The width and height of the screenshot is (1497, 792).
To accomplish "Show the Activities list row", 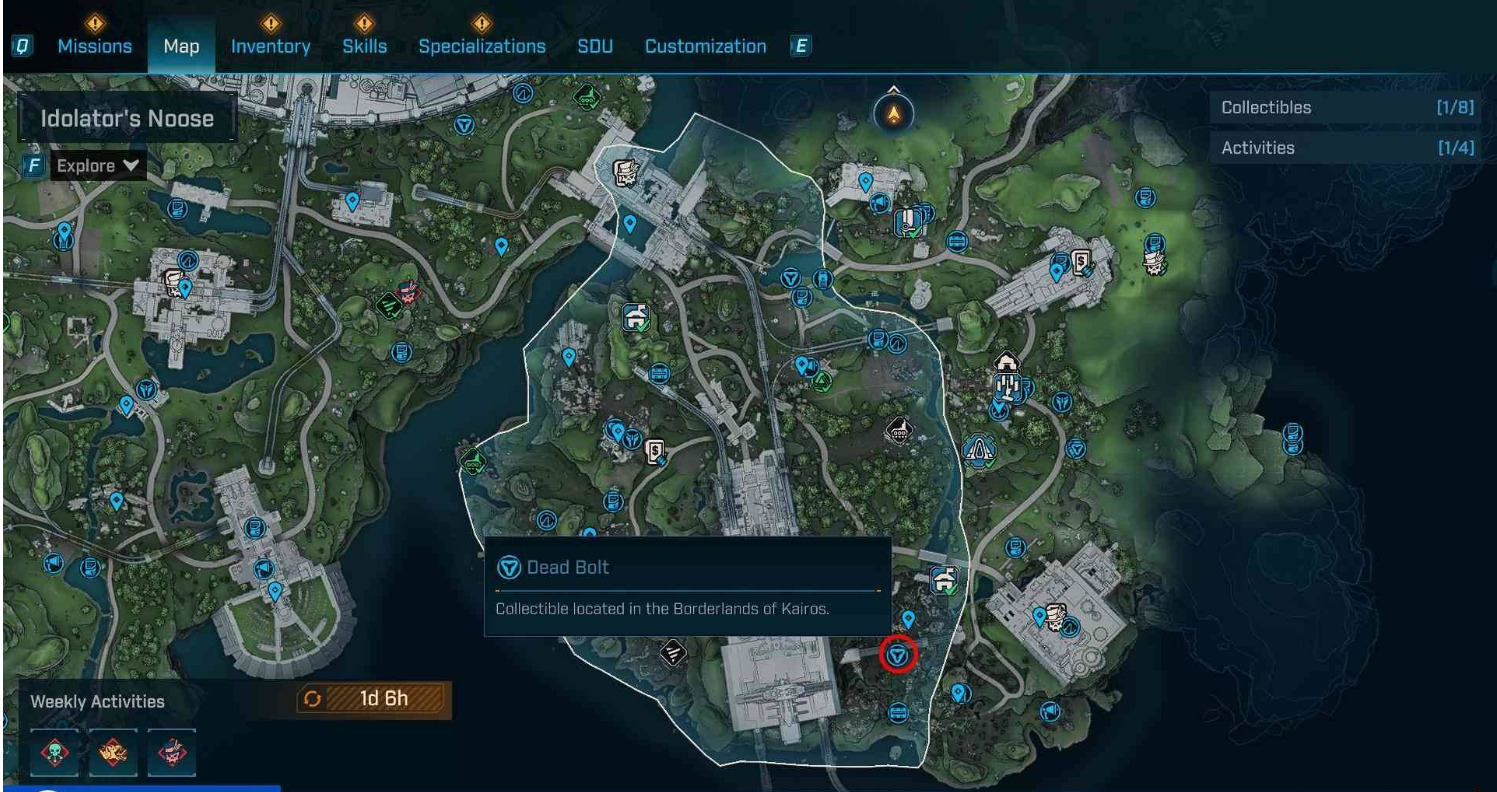I will click(x=1347, y=148).
